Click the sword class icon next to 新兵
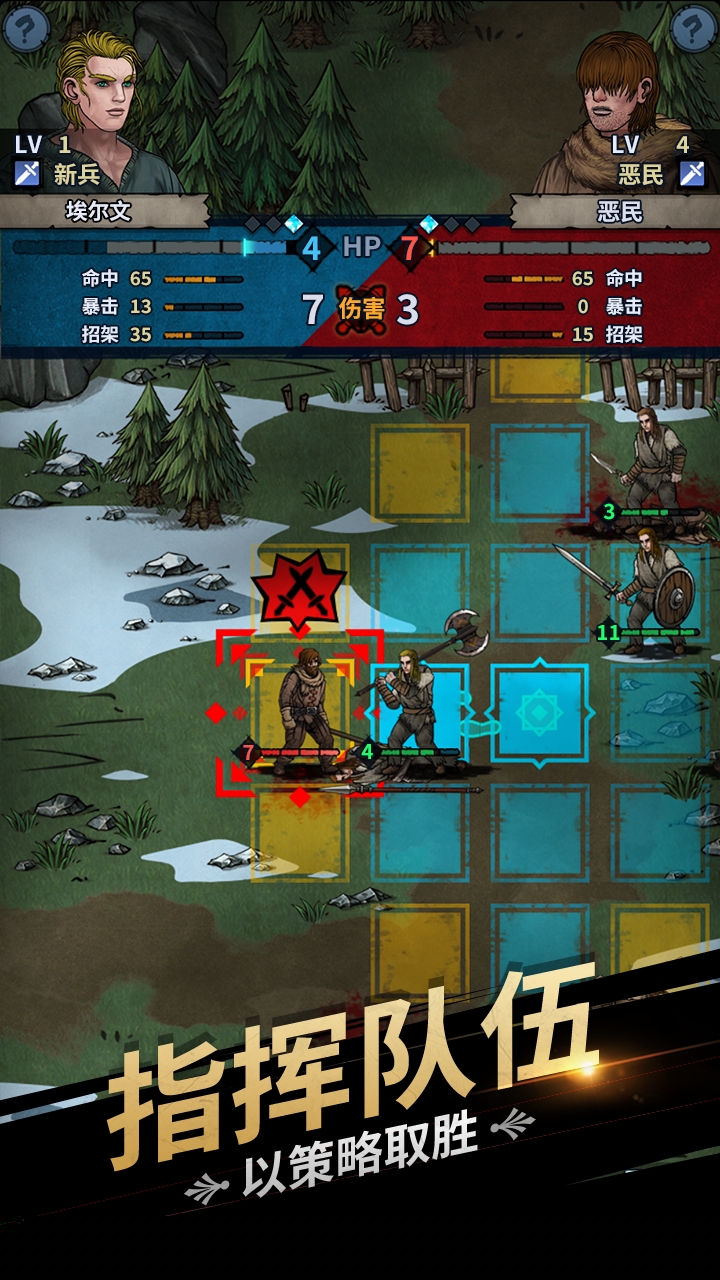 [27, 174]
